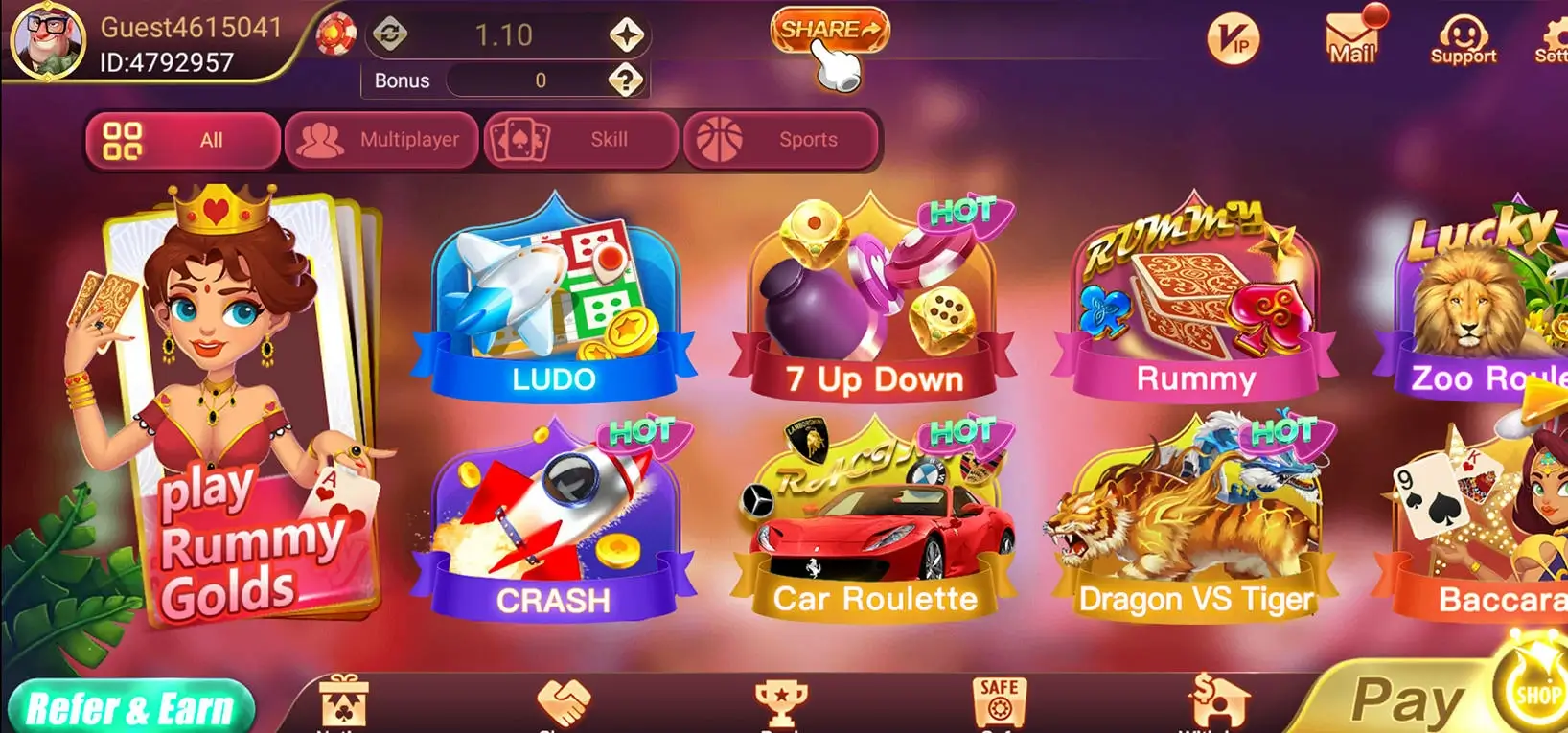
Task: Tap the refresh icon next to chip balance
Action: click(387, 32)
